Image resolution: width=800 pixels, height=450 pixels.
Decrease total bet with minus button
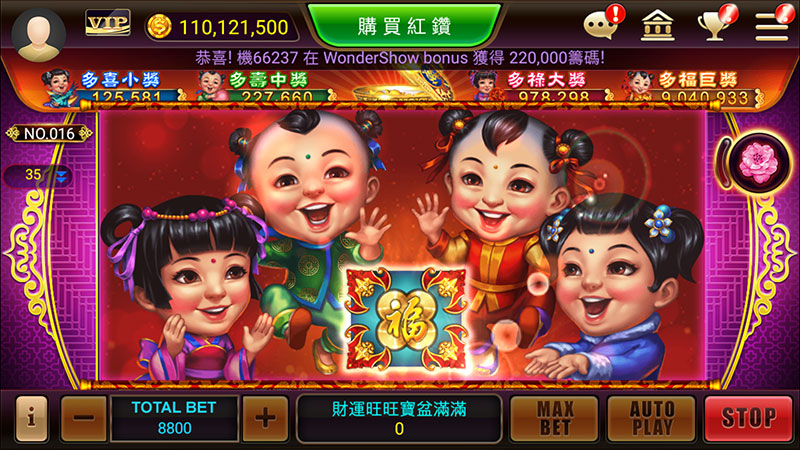(x=83, y=417)
